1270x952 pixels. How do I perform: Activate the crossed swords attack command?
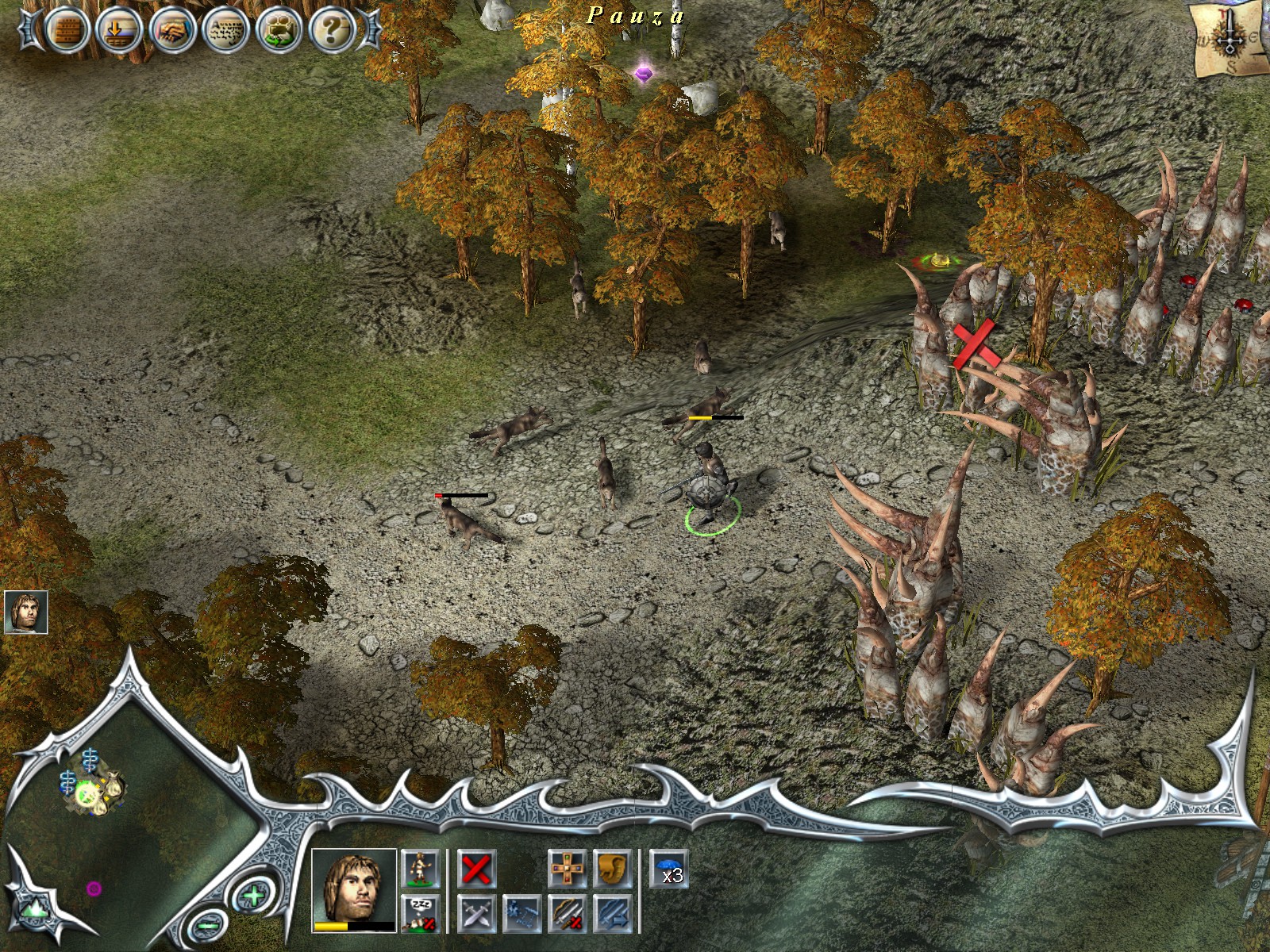pyautogui.click(x=476, y=914)
